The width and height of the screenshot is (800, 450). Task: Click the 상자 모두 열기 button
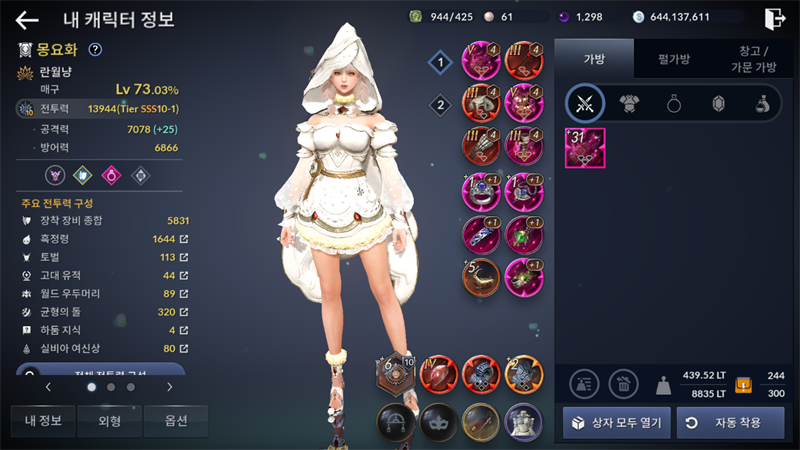[615, 422]
